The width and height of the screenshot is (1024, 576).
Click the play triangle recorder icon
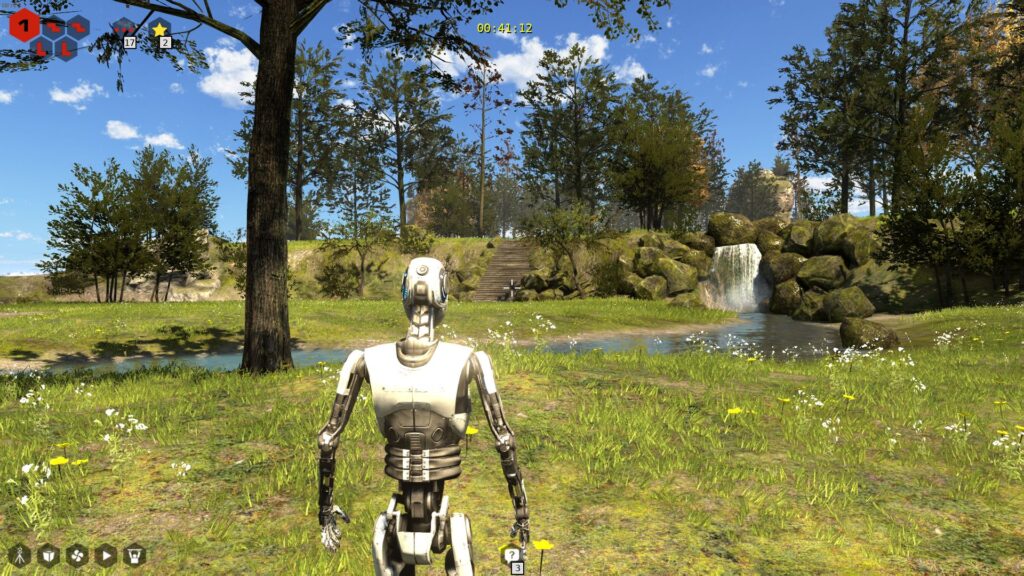106,555
